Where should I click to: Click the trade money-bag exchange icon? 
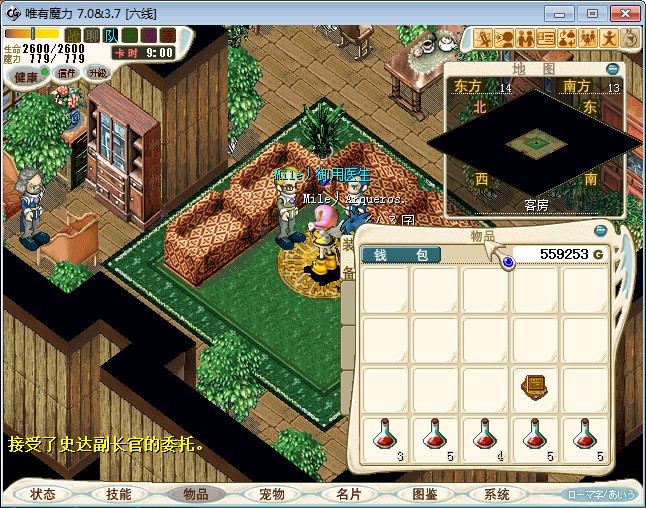567,39
